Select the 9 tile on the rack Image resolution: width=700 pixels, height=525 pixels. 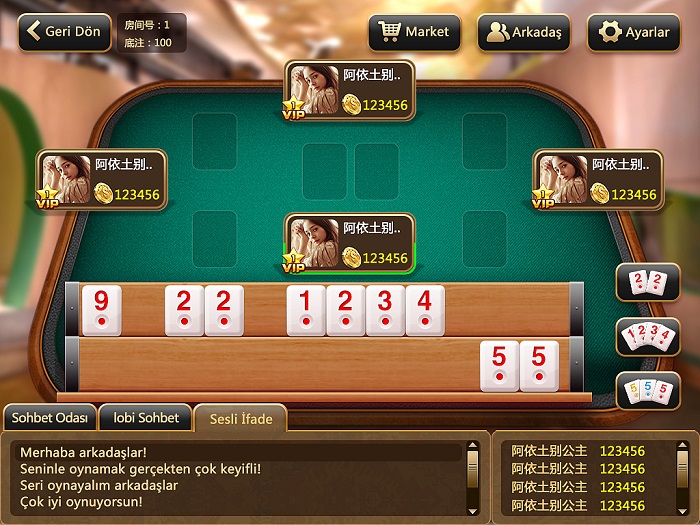tap(101, 309)
